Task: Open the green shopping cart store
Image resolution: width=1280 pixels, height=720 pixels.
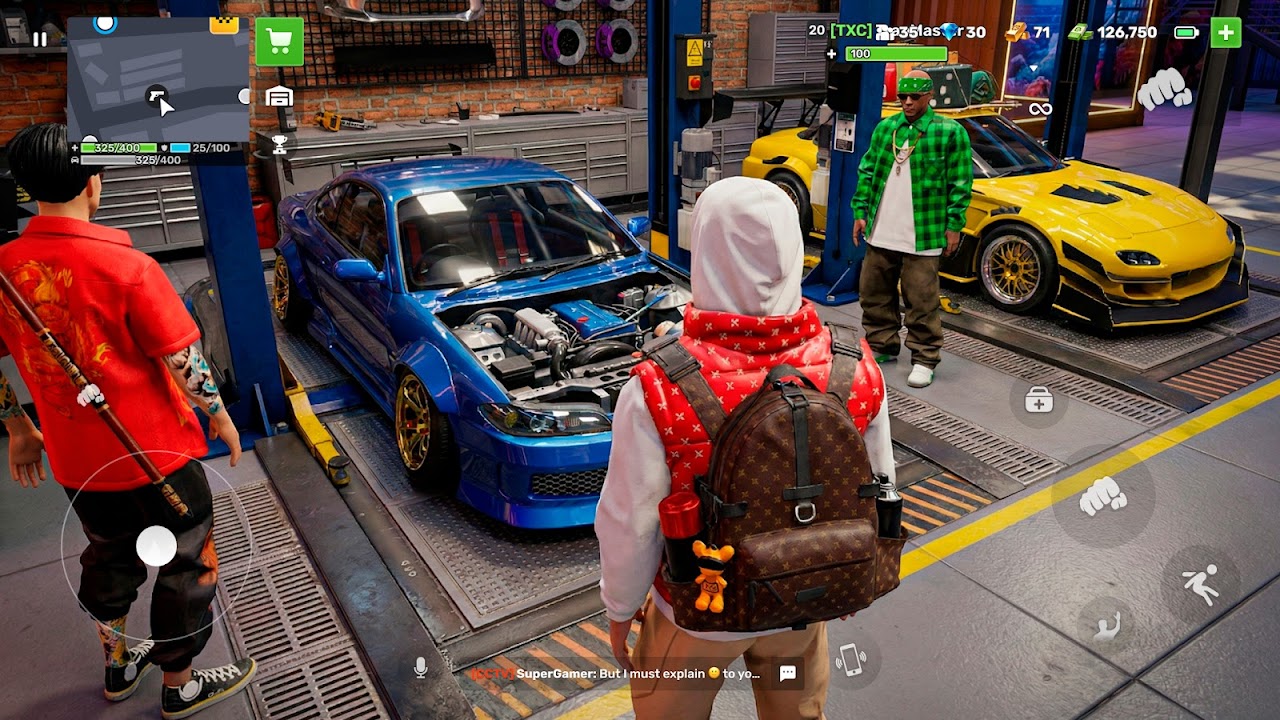Action: 279,42
